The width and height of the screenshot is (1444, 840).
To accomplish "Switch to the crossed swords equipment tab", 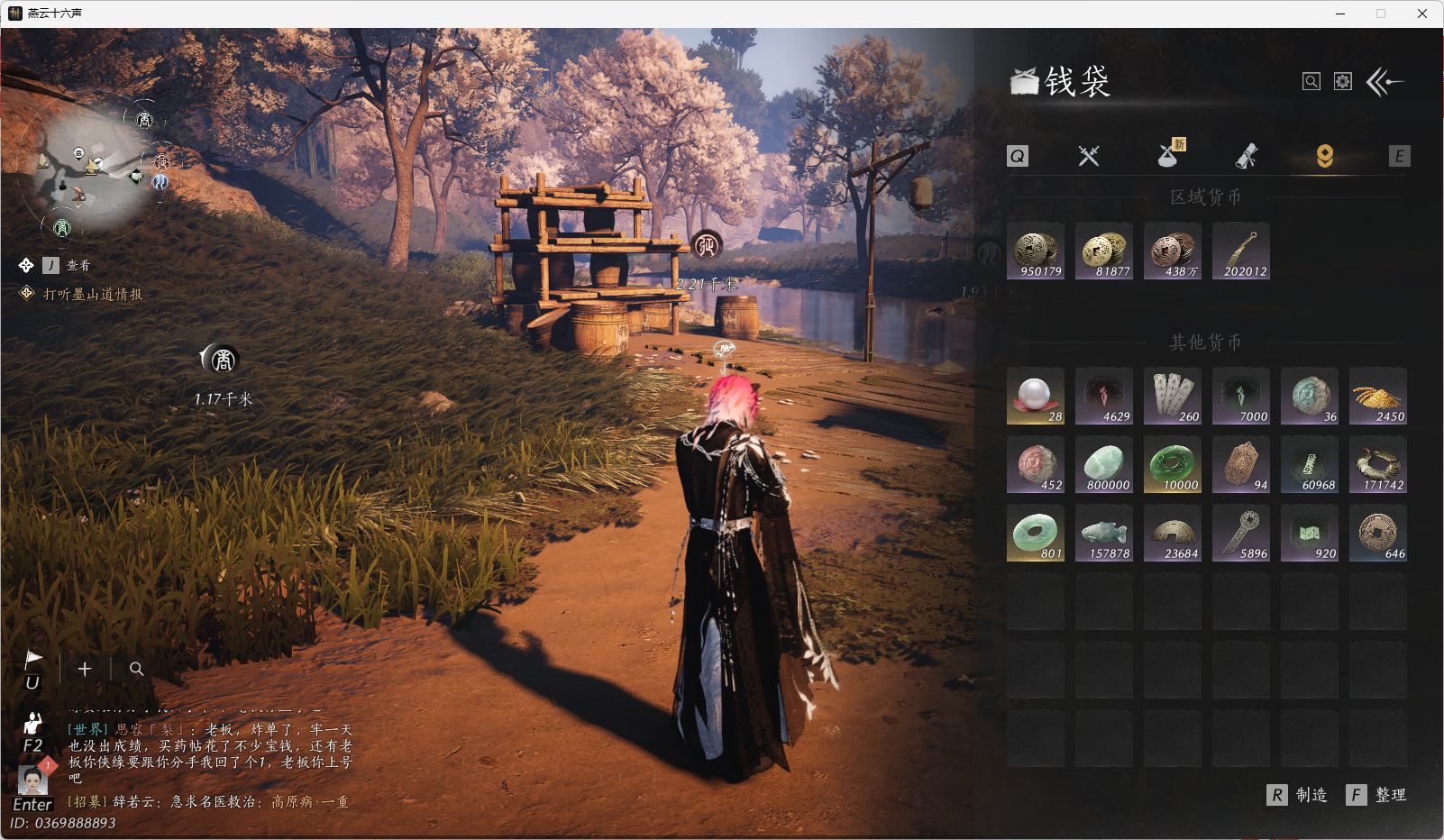I will click(x=1089, y=156).
